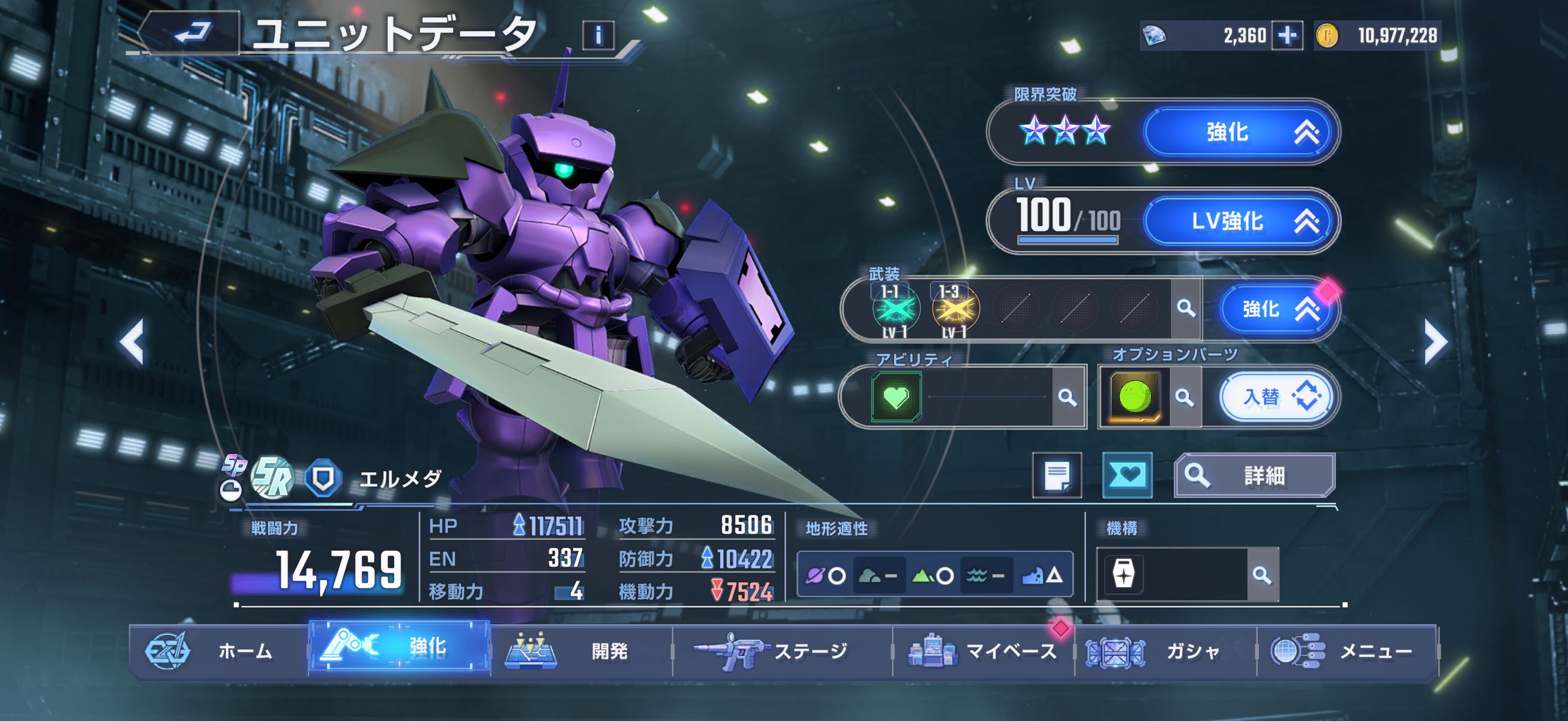This screenshot has width=1568, height=721.
Task: Go to ホーム in the bottom bar
Action: (219, 651)
